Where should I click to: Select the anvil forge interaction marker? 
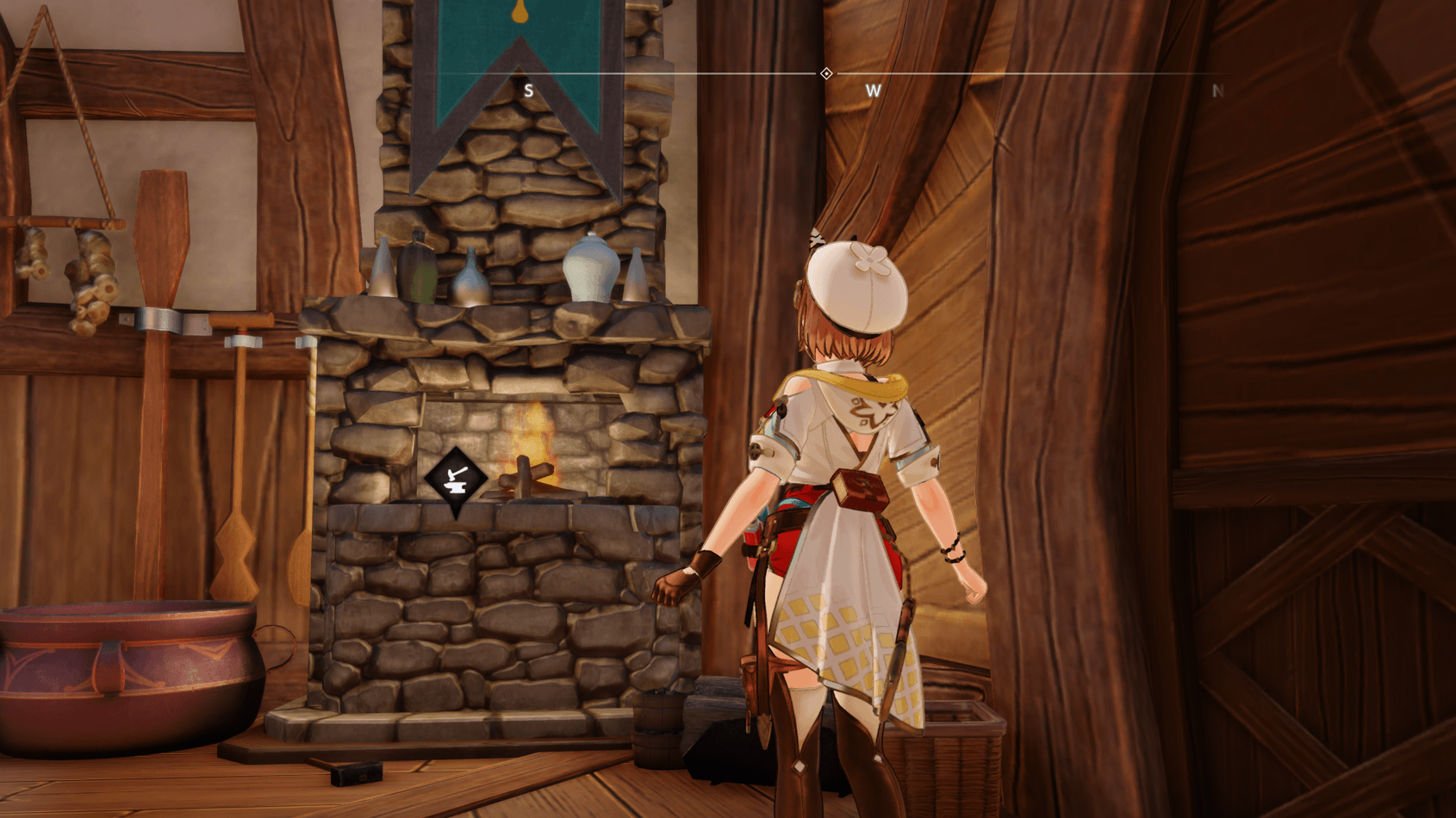pyautogui.click(x=456, y=479)
